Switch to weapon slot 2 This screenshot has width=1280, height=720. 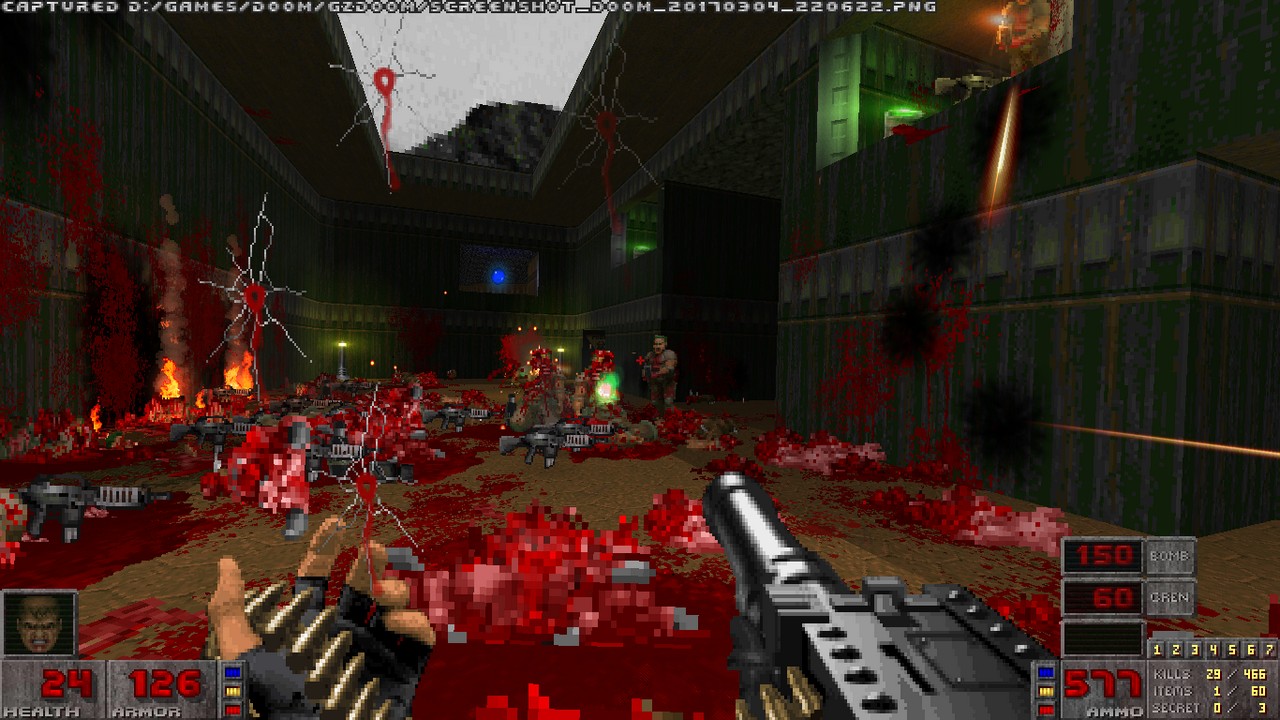(1177, 649)
